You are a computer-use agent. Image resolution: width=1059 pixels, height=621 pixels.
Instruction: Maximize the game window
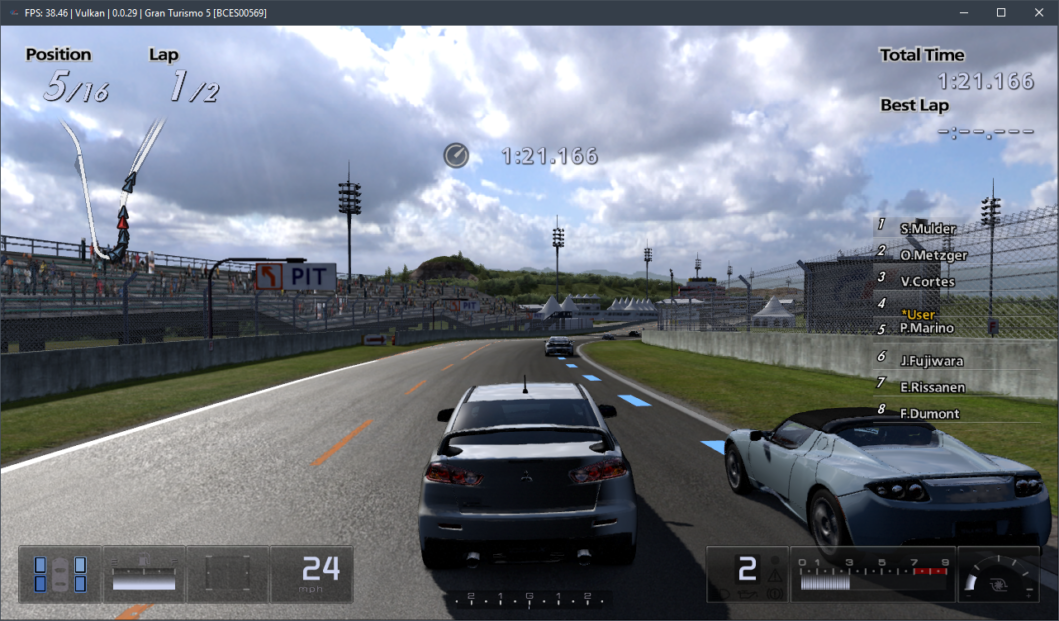pyautogui.click(x=1001, y=12)
